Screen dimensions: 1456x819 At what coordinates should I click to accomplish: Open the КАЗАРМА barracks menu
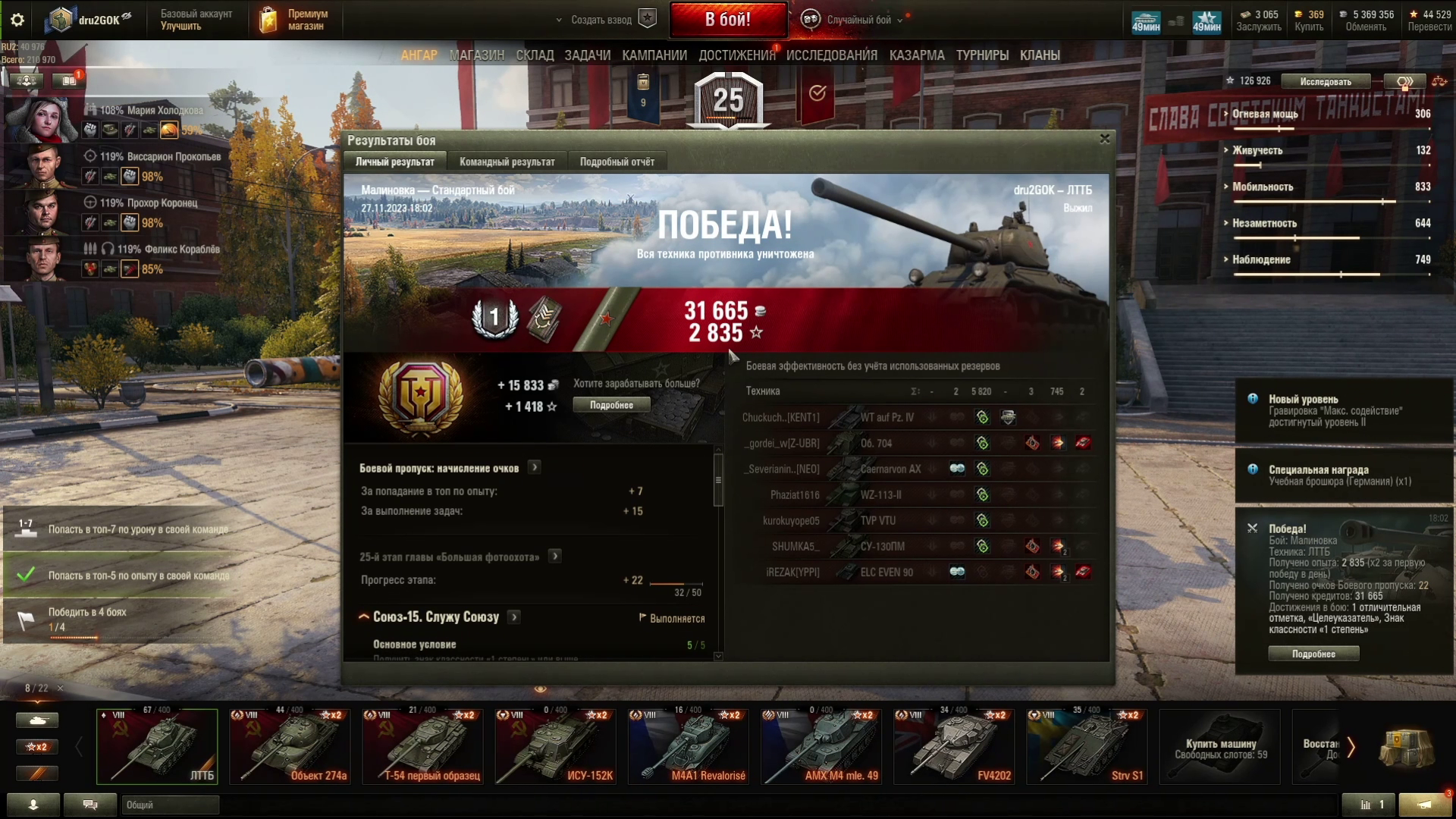coord(917,55)
